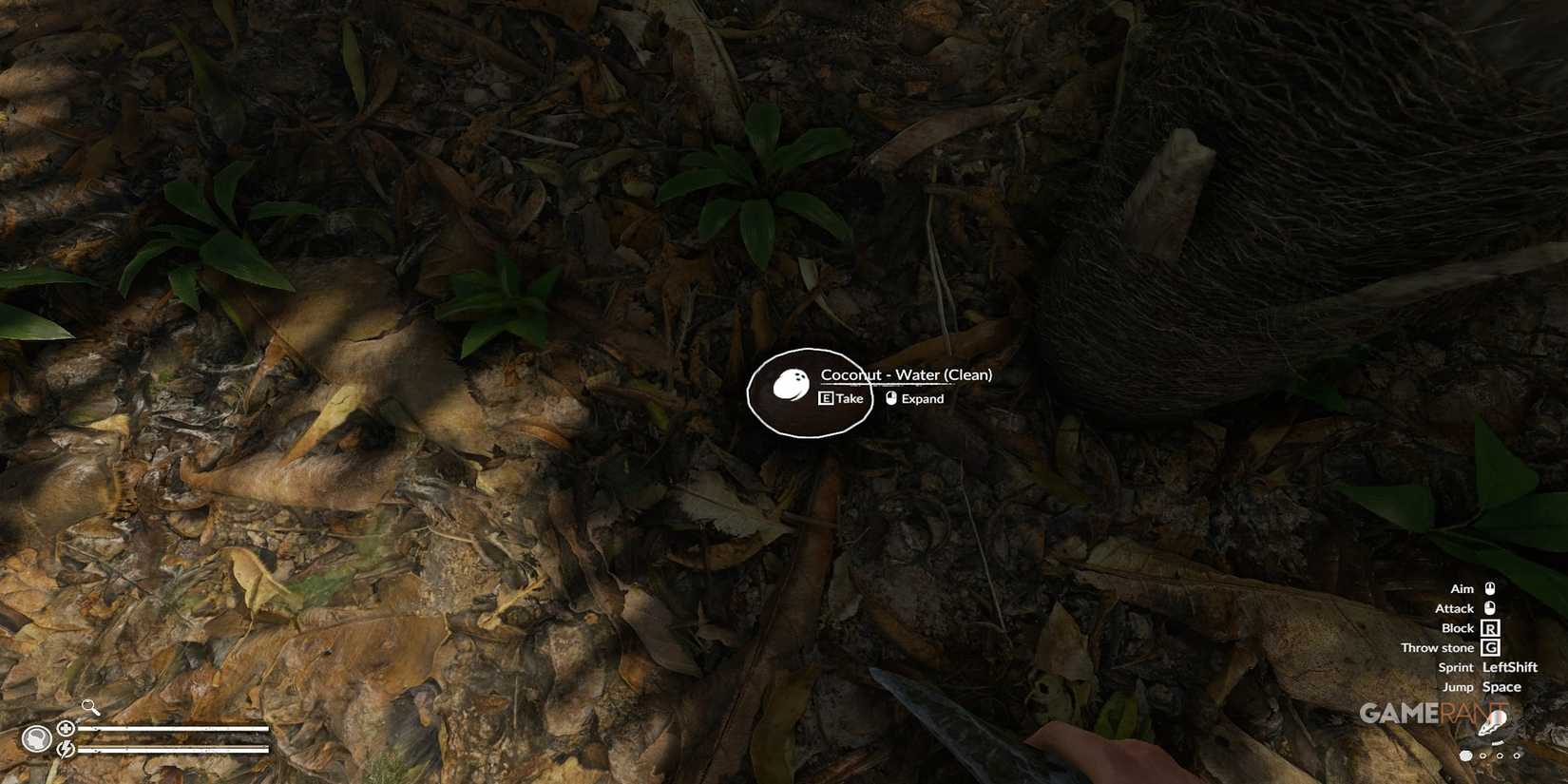Click the right-mouse Aim icon
This screenshot has width=1568, height=784.
coord(1491,588)
